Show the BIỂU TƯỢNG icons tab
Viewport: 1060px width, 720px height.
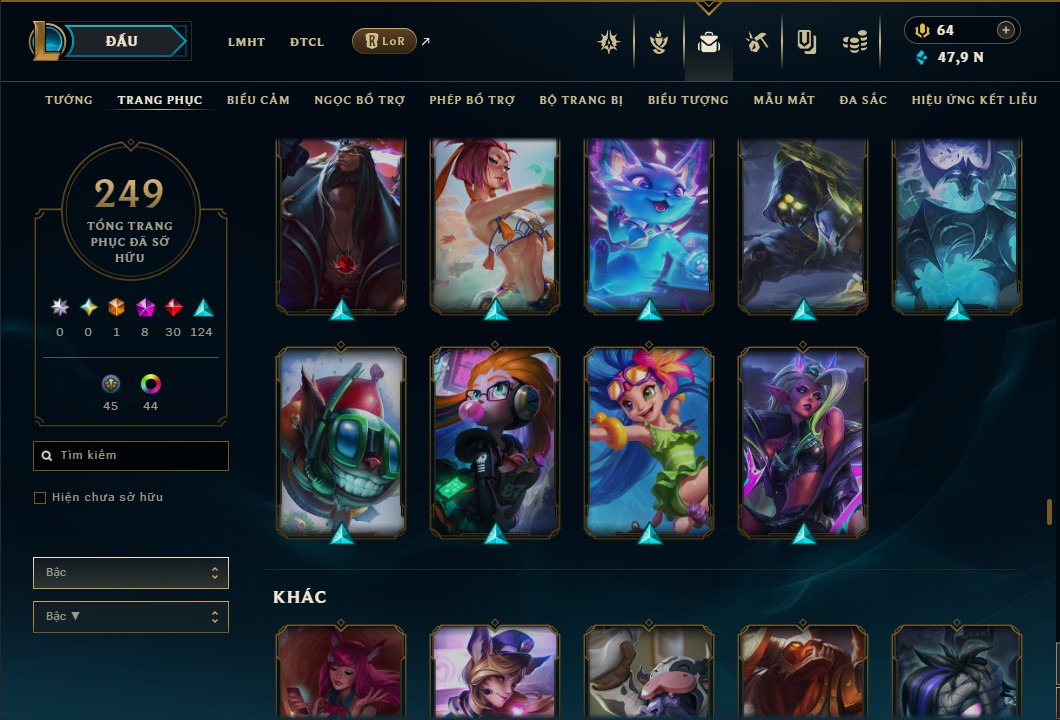[x=688, y=100]
